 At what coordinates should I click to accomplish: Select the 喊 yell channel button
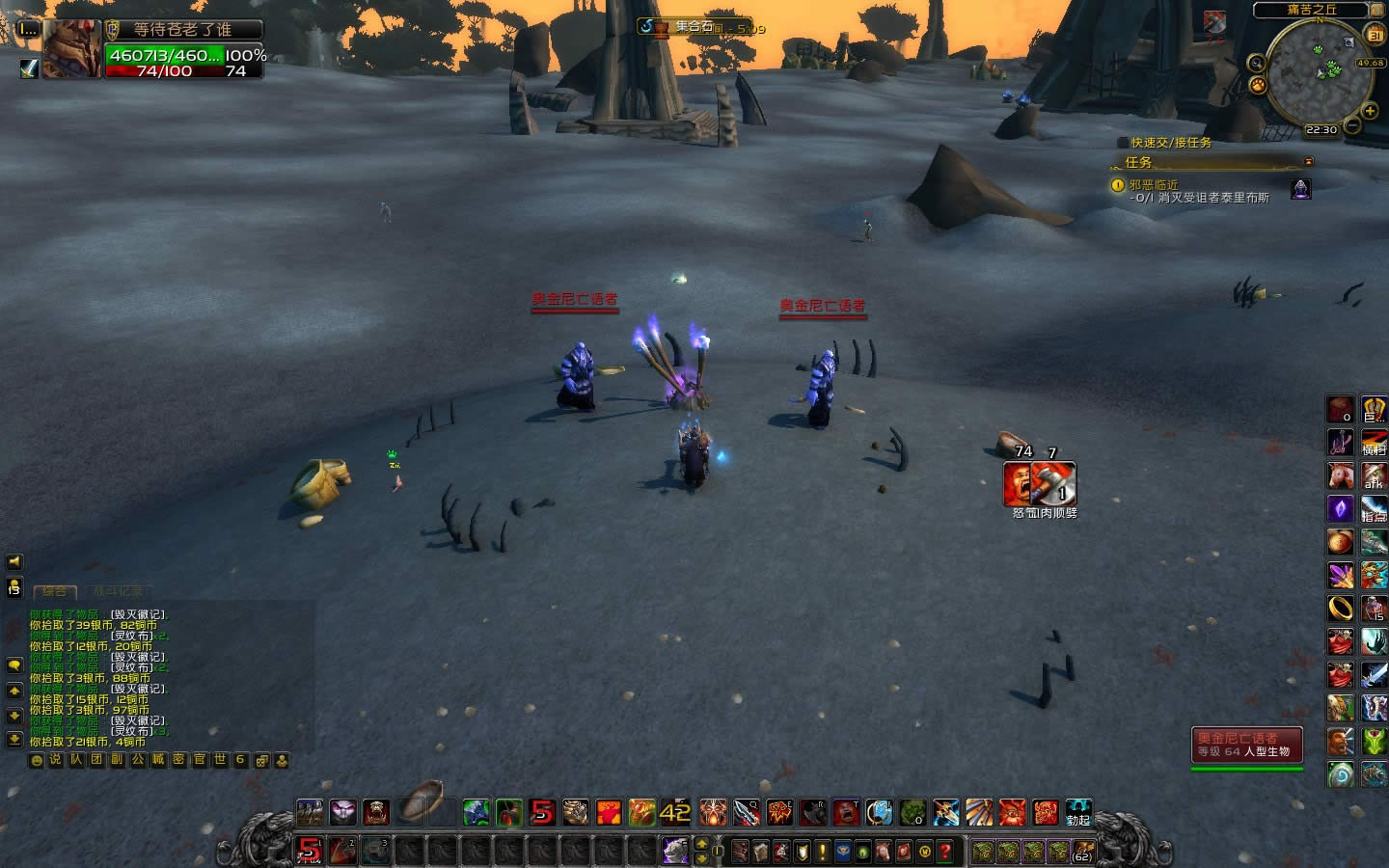pos(158,760)
